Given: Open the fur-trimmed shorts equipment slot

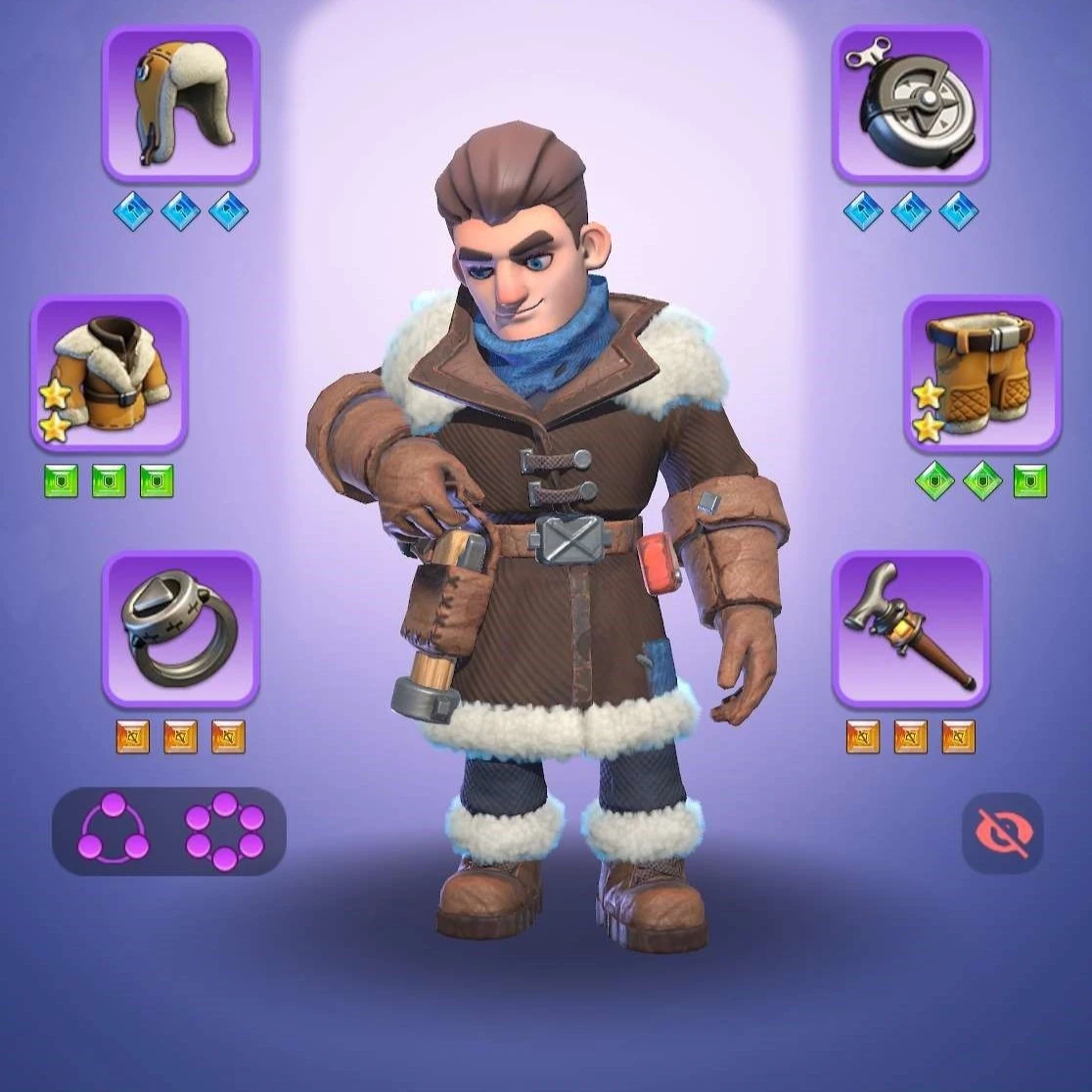Looking at the screenshot, I should click(981, 373).
